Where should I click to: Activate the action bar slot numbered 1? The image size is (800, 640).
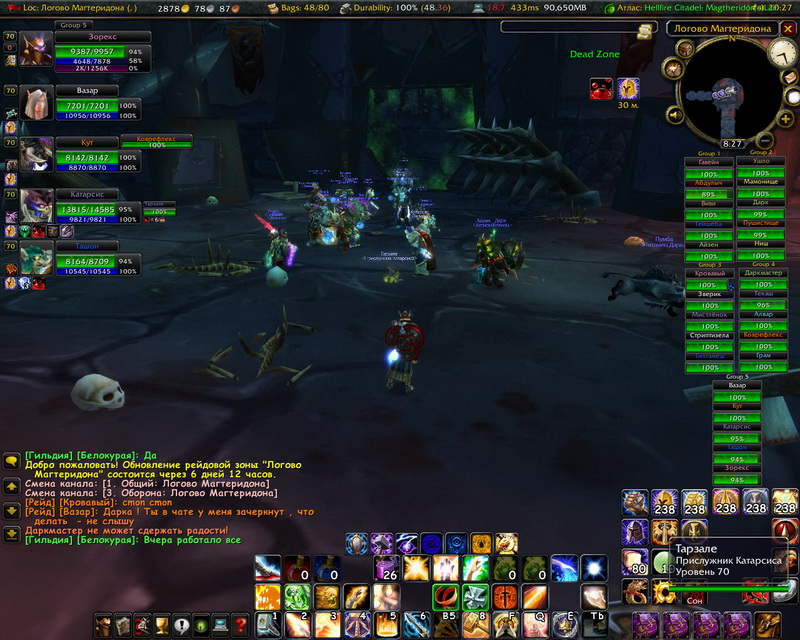click(x=267, y=624)
